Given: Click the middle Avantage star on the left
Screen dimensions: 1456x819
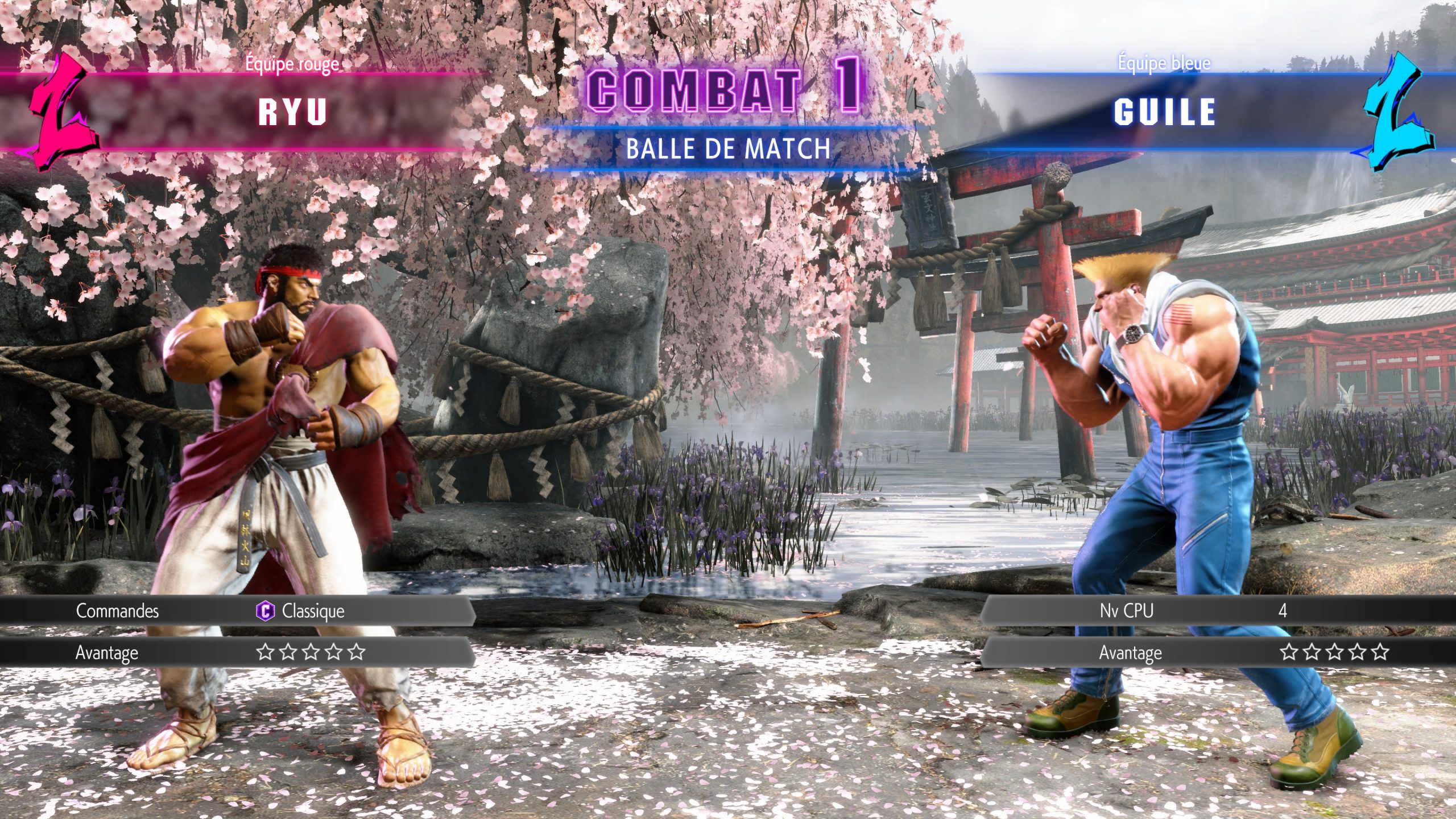Looking at the screenshot, I should click(x=310, y=652).
